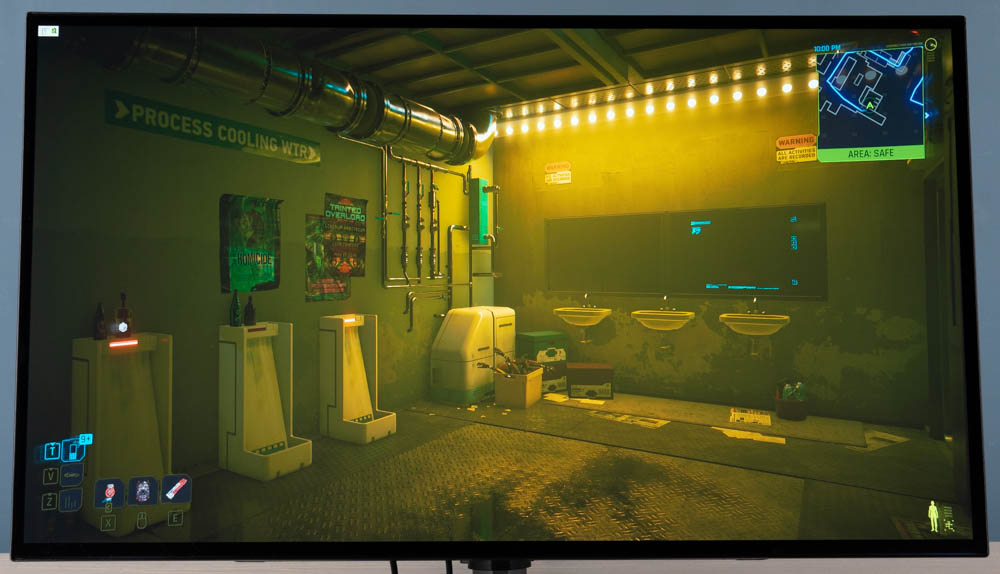Select the green body silhouette indicator
Viewport: 1000px width, 574px height.
933,516
